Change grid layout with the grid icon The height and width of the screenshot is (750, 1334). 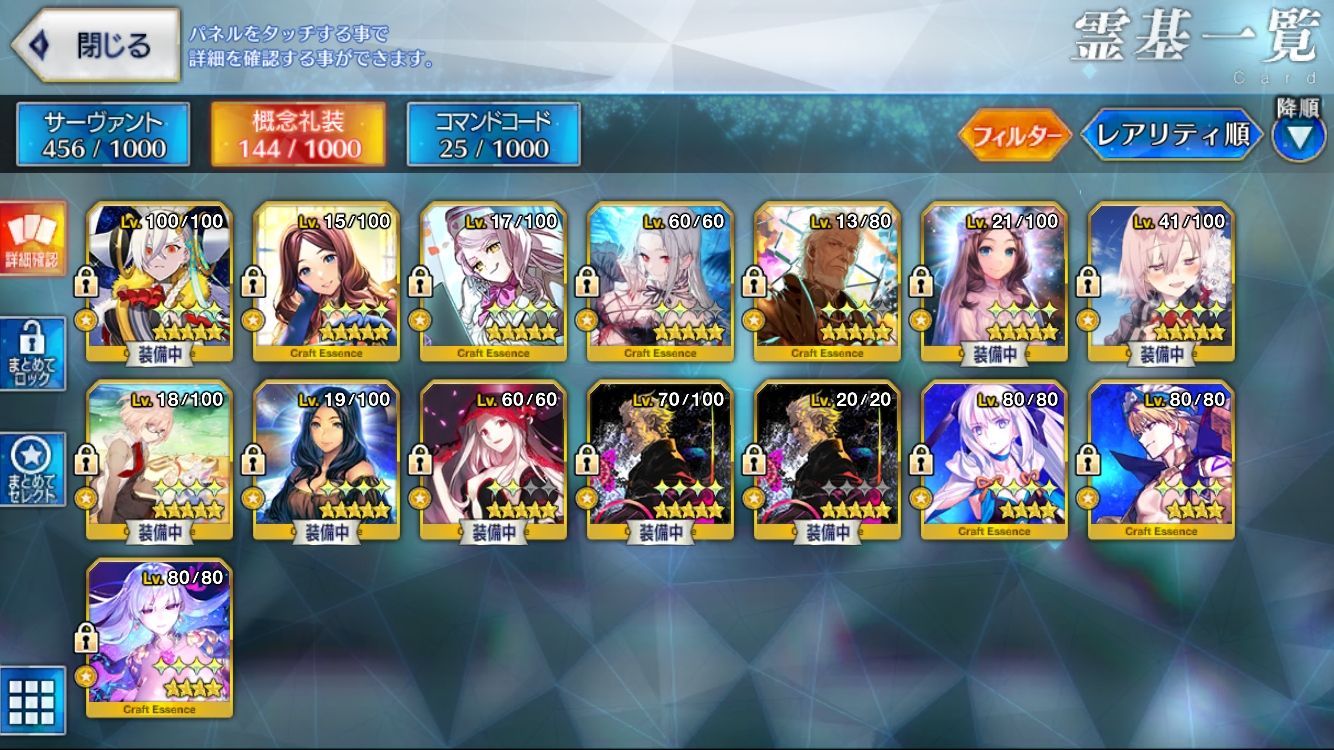33,700
